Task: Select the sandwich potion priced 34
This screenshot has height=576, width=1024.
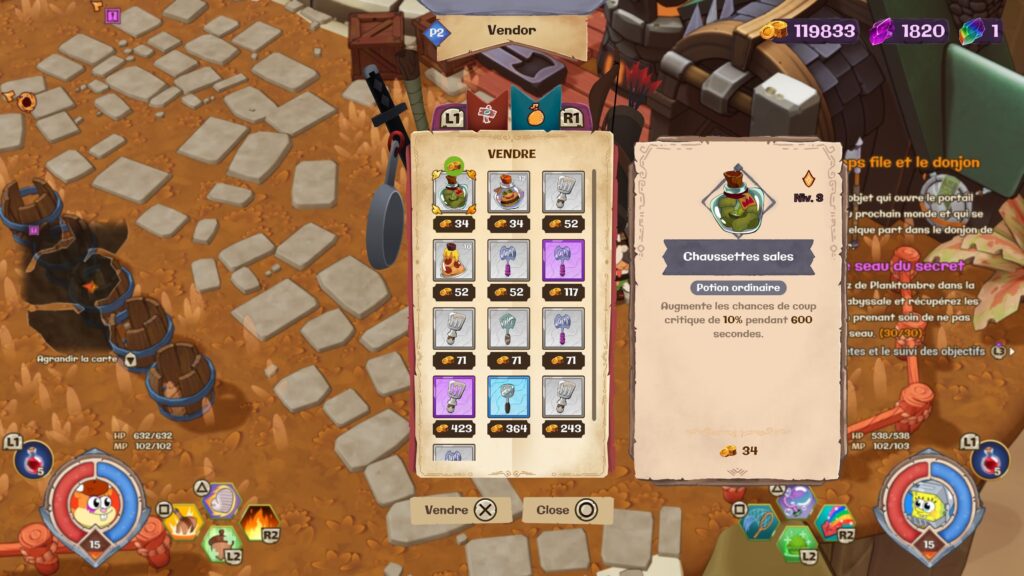Action: tap(507, 193)
